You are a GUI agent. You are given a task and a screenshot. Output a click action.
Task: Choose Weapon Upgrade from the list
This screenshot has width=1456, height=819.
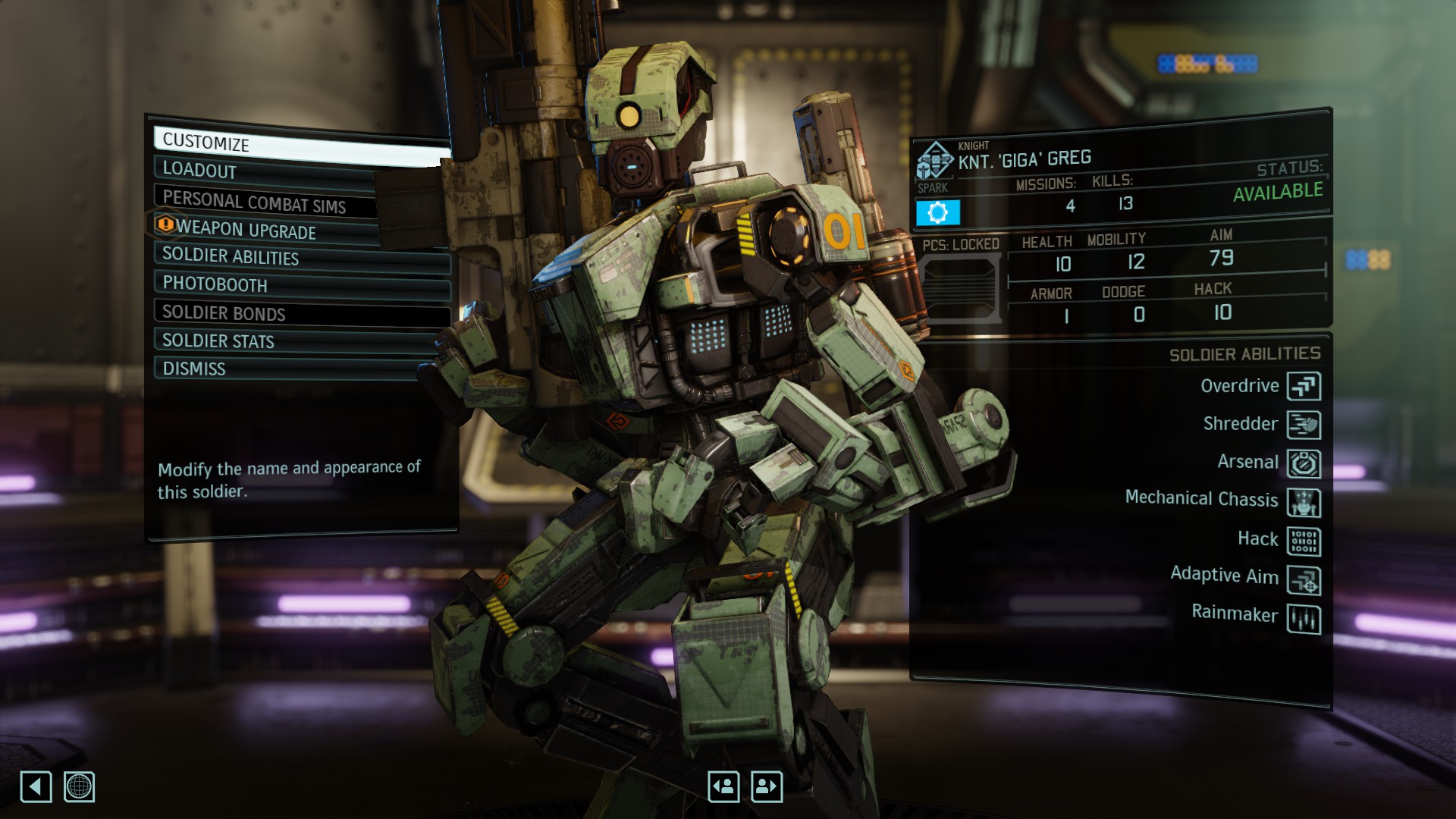coord(265,230)
